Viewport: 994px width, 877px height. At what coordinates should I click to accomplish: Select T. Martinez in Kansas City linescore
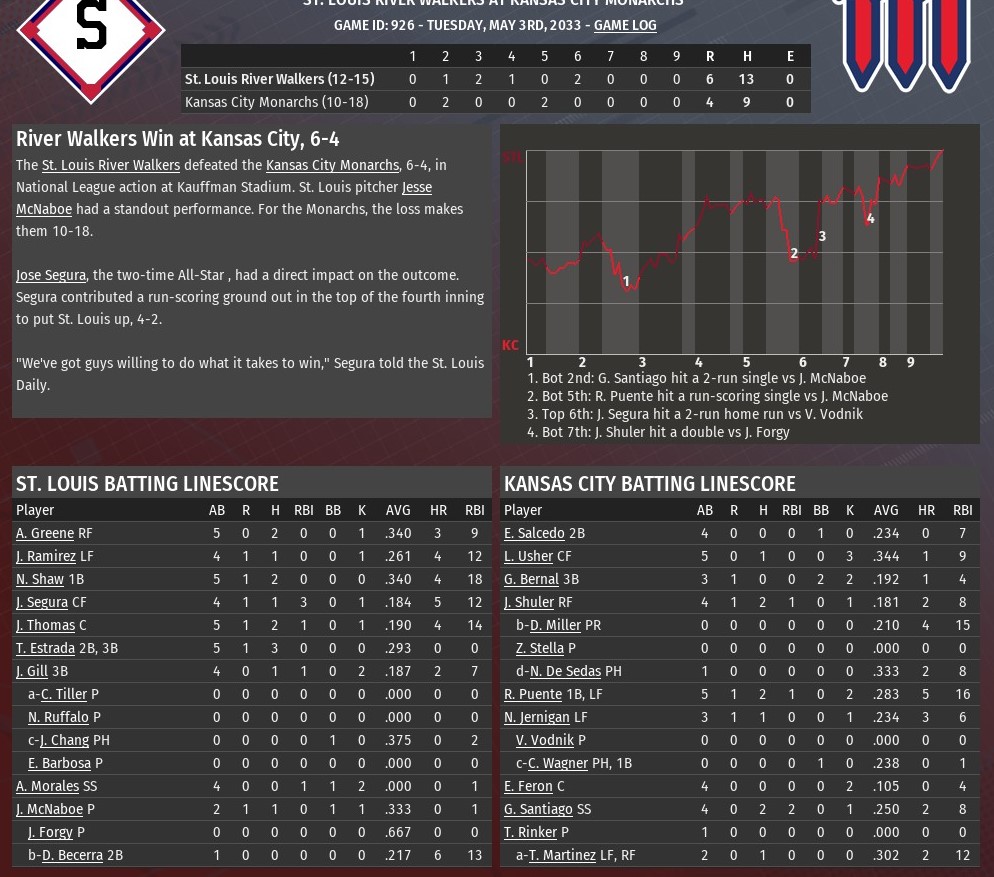point(562,856)
